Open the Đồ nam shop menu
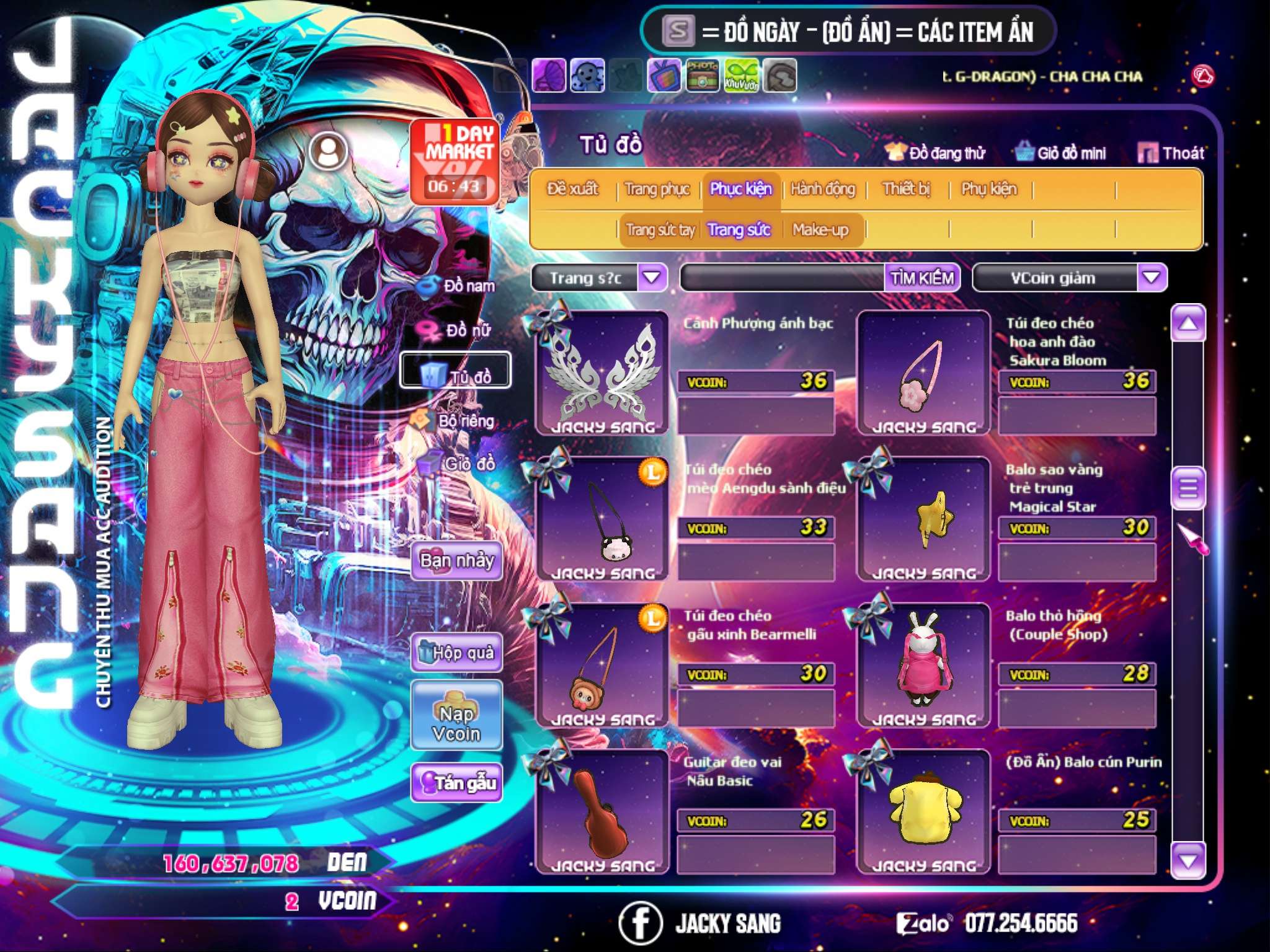This screenshot has height=952, width=1270. click(458, 286)
